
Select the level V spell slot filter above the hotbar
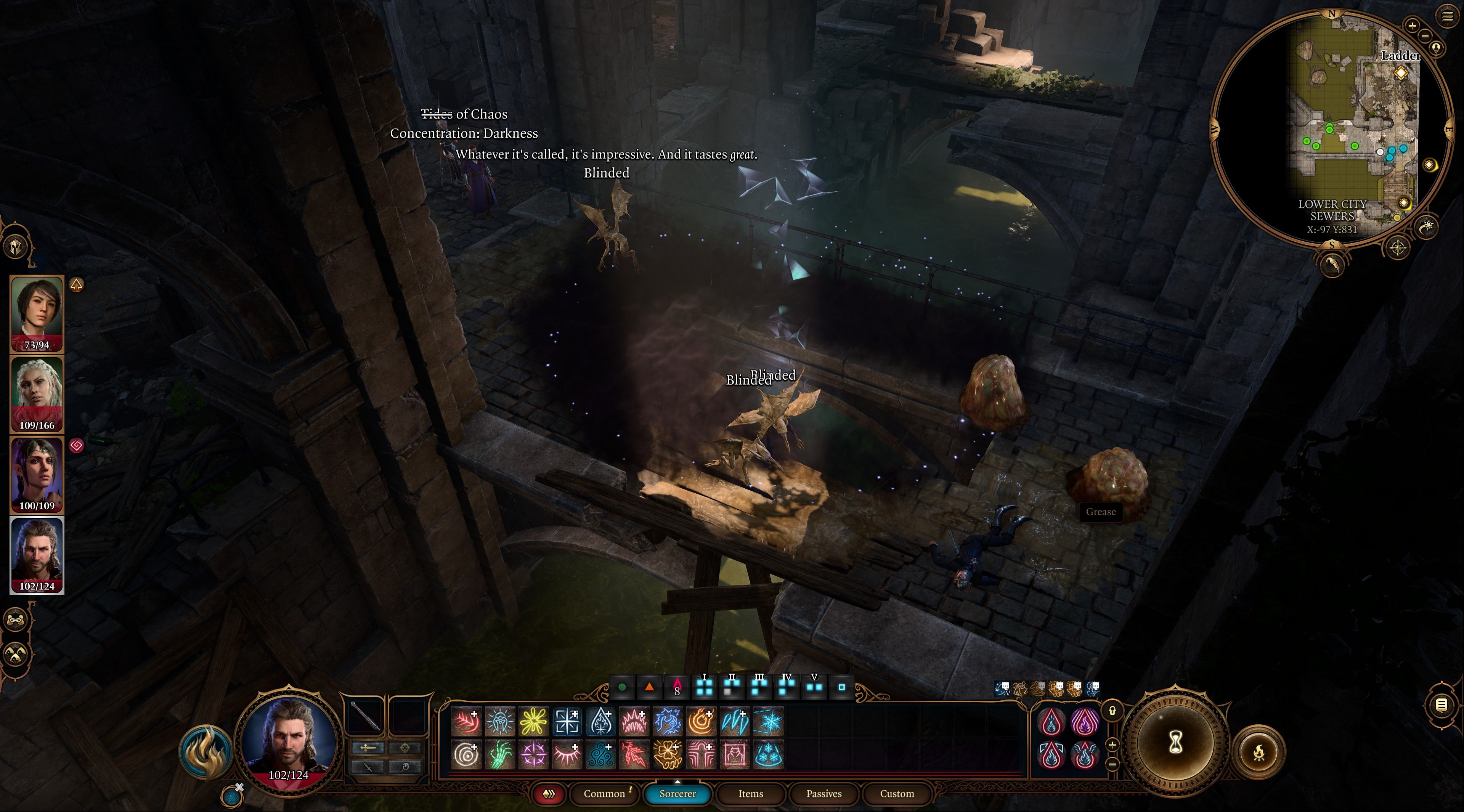point(815,687)
